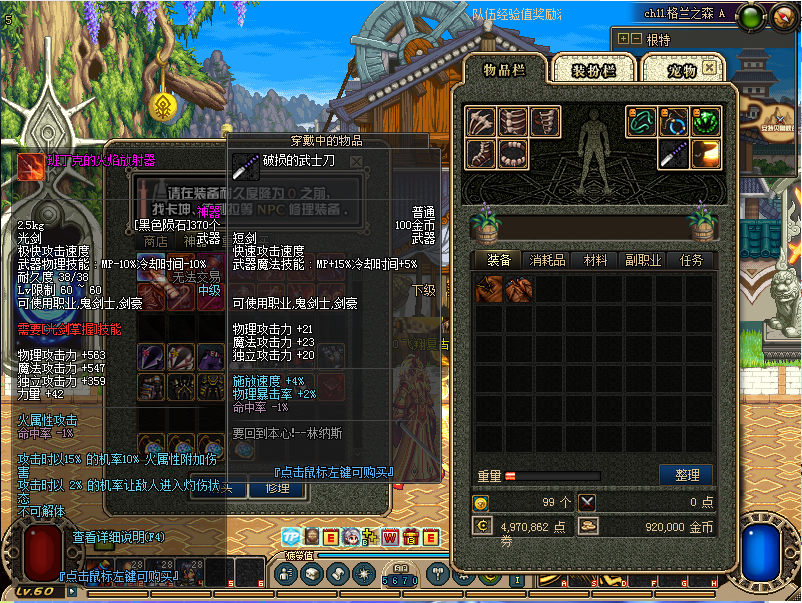
Task: Pick the first leather item in the bag
Action: 489,290
